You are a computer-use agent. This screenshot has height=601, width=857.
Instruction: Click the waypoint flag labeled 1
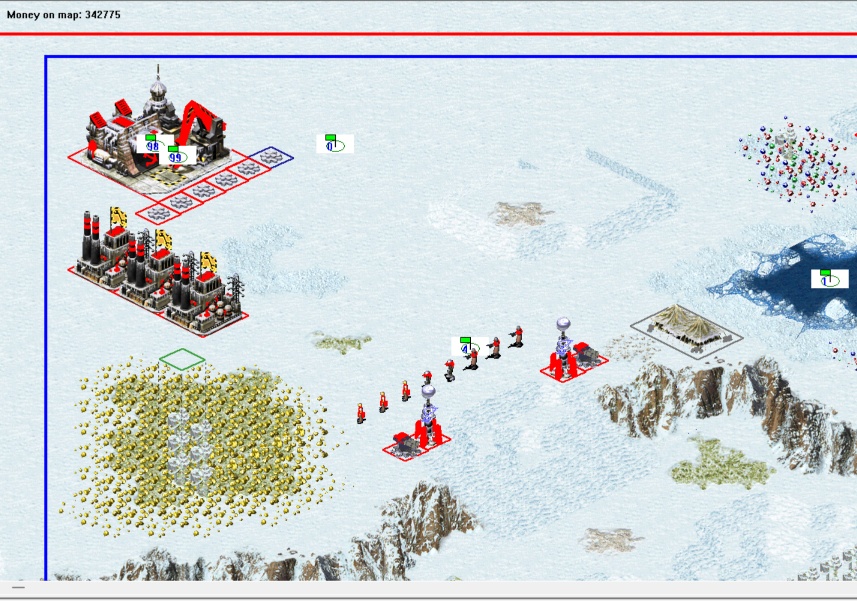[828, 278]
